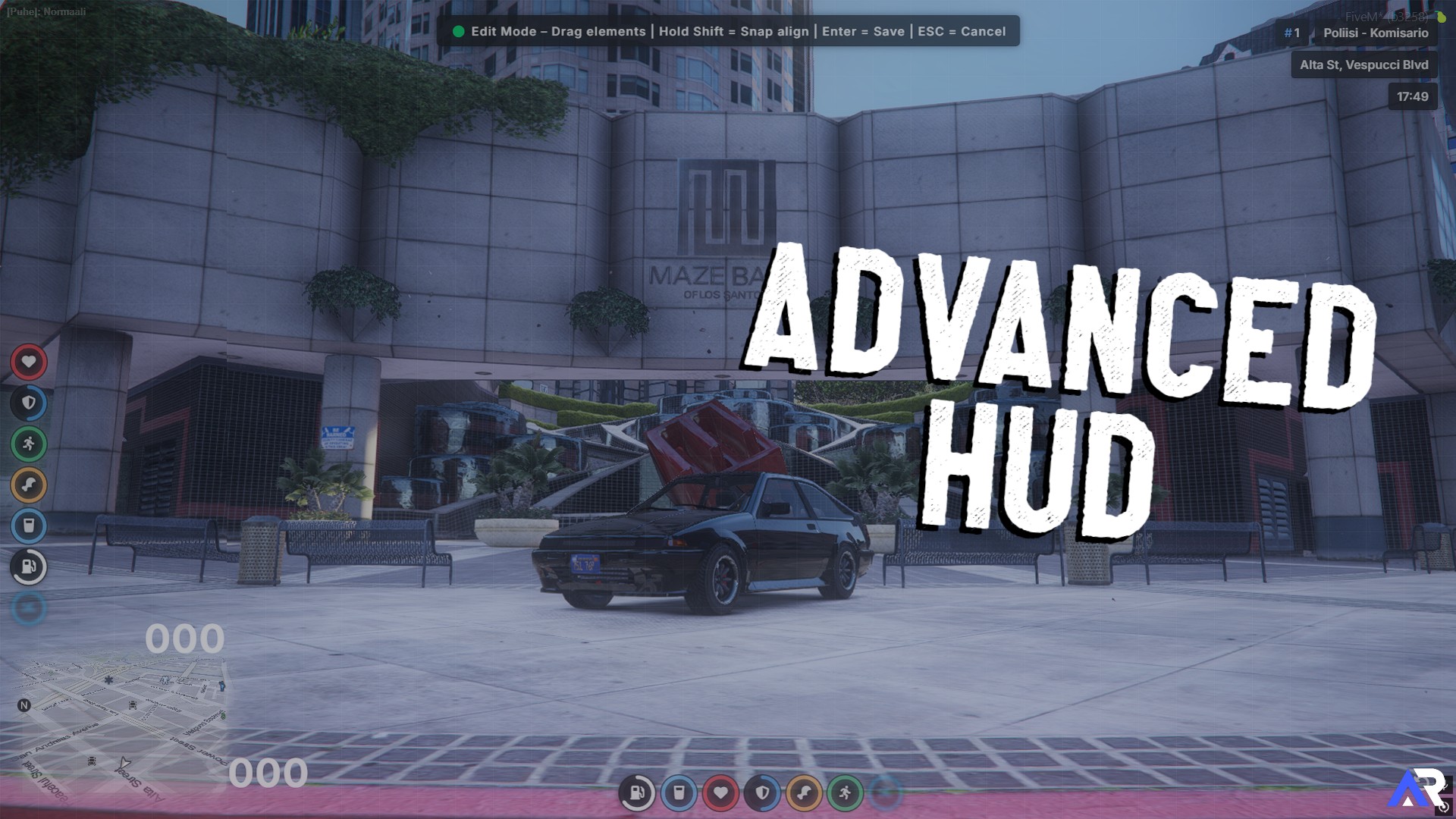Click the shield icon in bottom HUD bar
The width and height of the screenshot is (1456, 819).
(761, 792)
